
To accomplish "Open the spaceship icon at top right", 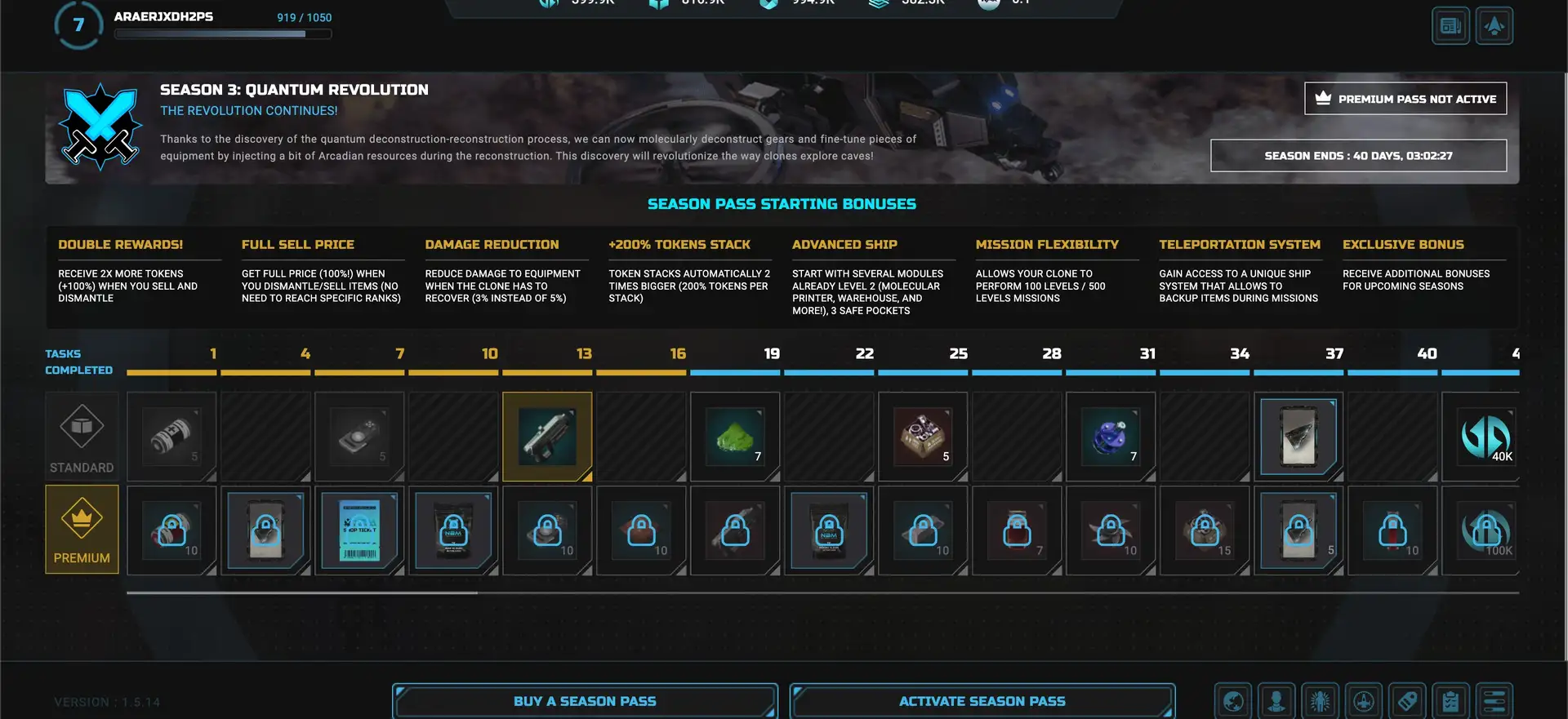I will 1494,26.
